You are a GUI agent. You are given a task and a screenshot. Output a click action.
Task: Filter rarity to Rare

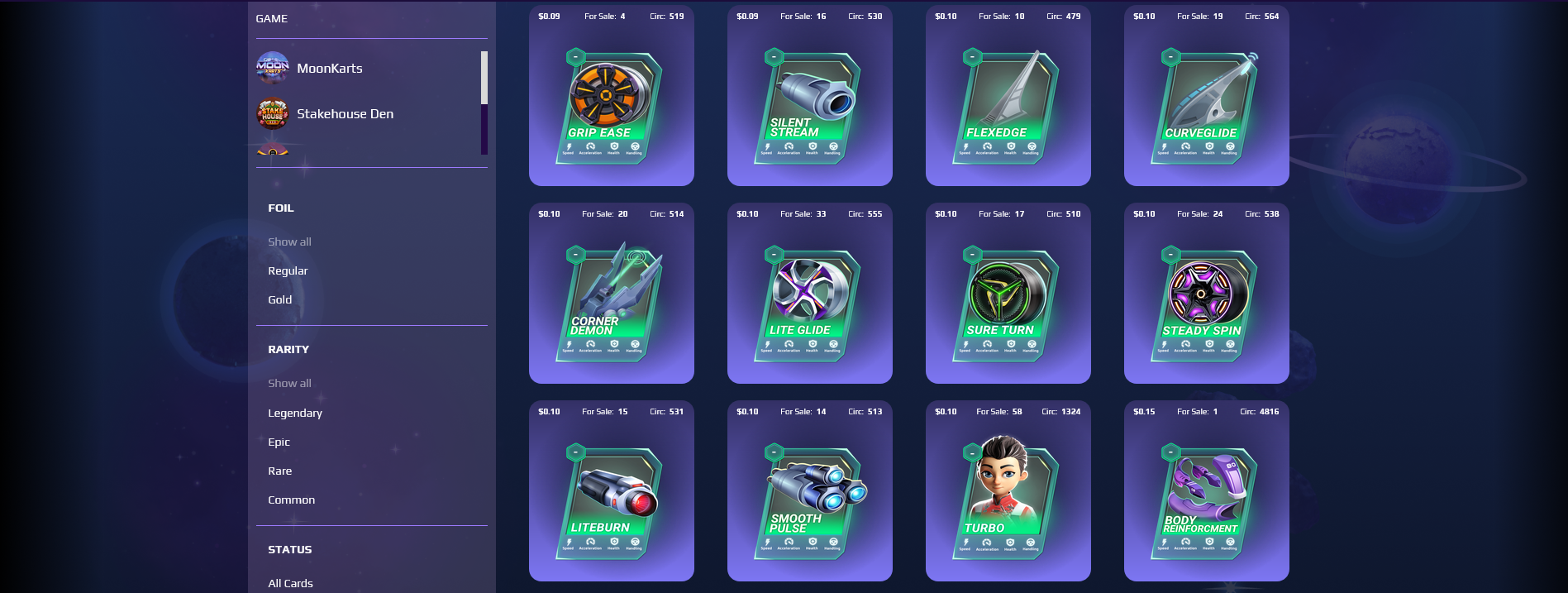point(279,471)
